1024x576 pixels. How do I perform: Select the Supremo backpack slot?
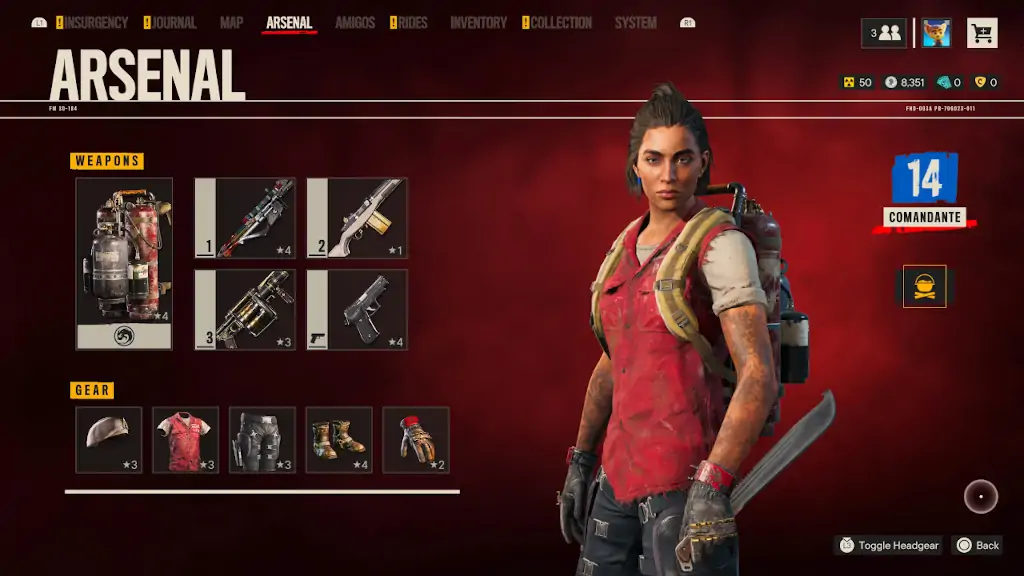tap(124, 263)
